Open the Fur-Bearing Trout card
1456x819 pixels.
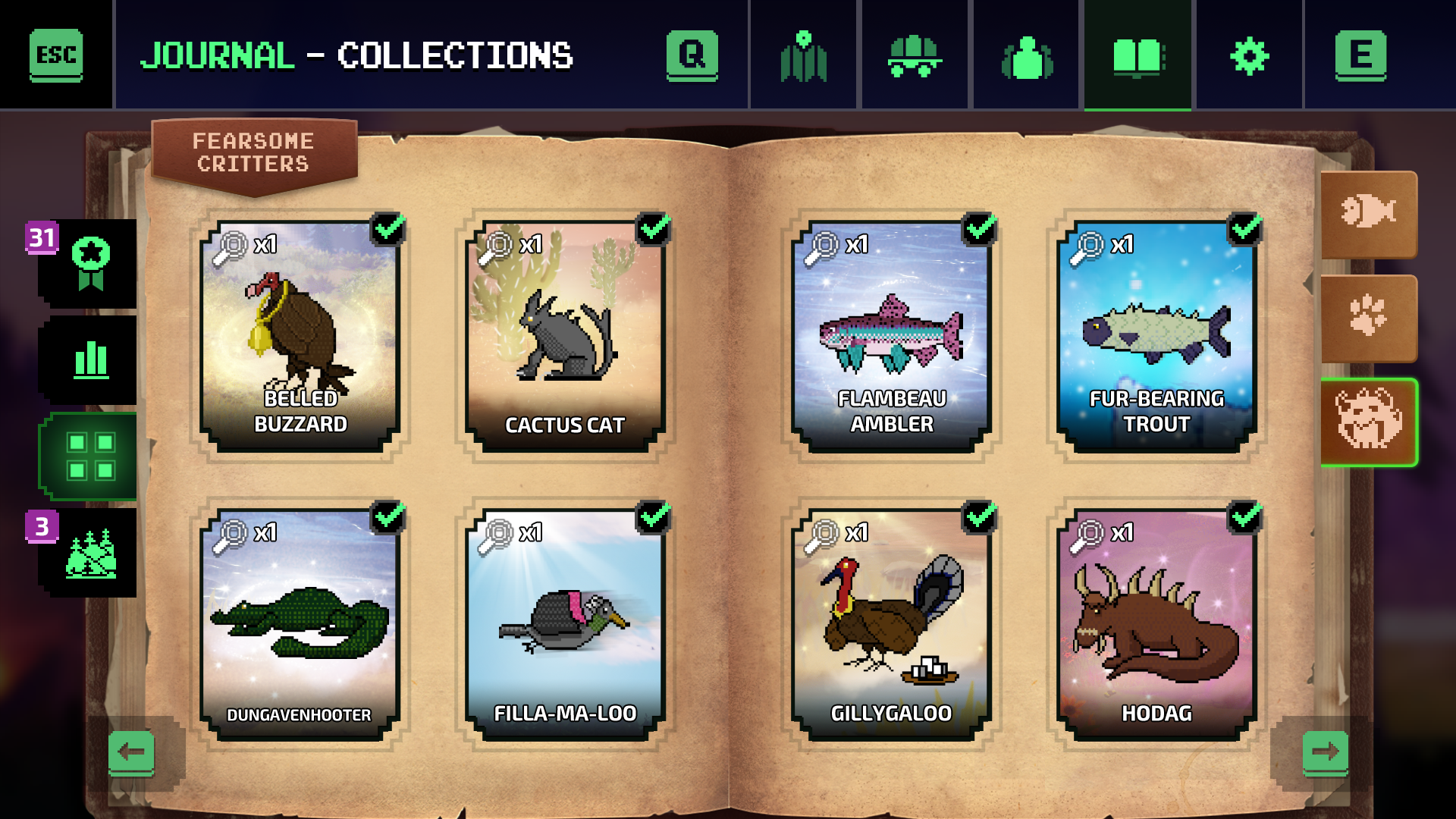point(1156,336)
